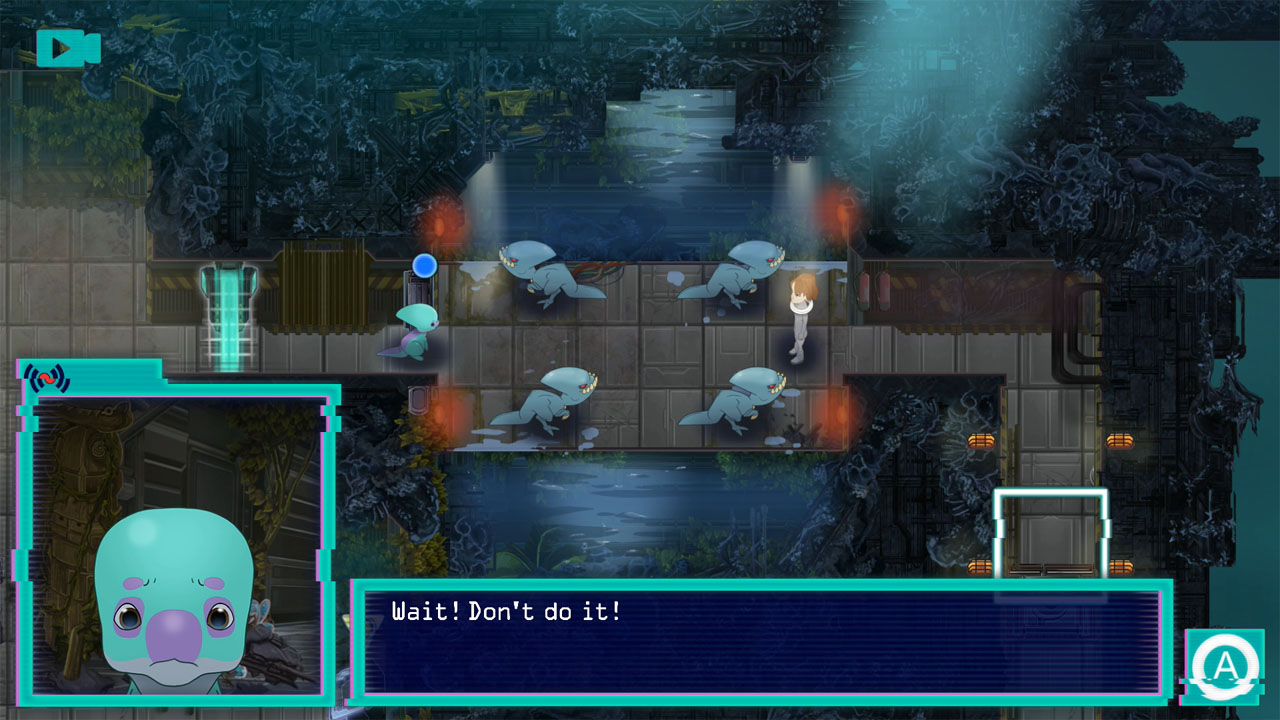This screenshot has height=720, width=1280.
Task: Click the stacked coin pickups near the right wall
Action: 1120,438
